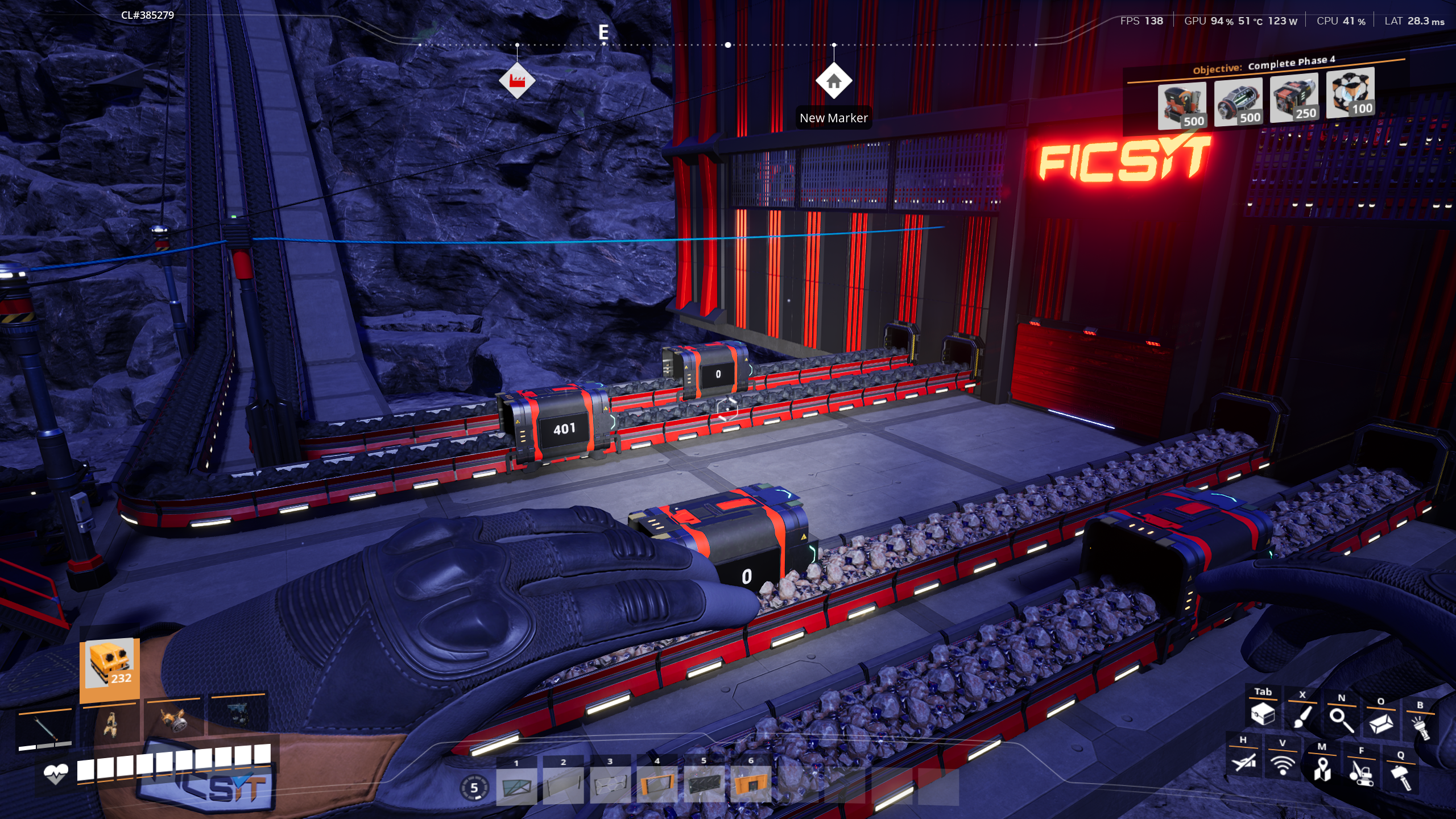The height and width of the screenshot is (819, 1456).
Task: Select the red factory compass marker
Action: 516,81
